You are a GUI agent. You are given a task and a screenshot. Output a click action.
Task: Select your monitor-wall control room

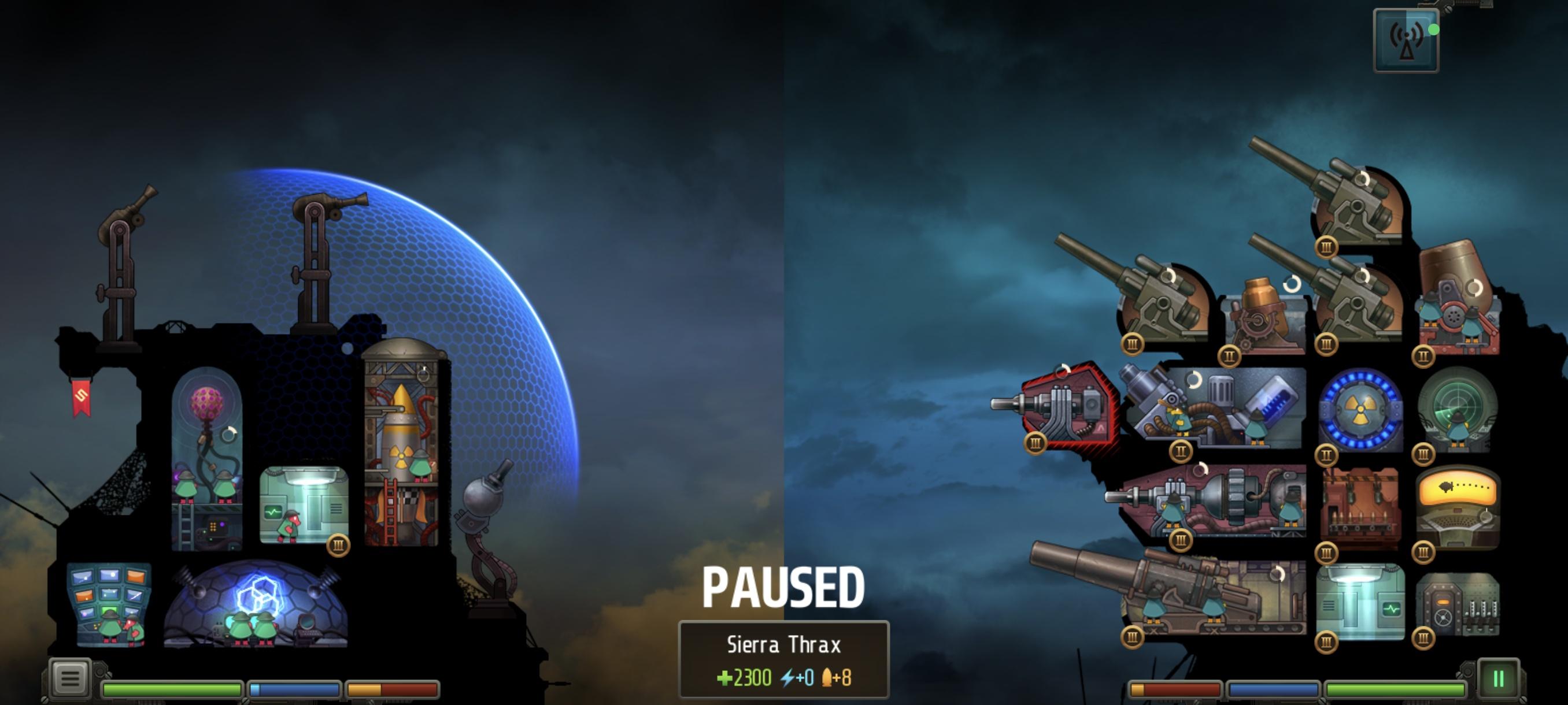coord(110,604)
